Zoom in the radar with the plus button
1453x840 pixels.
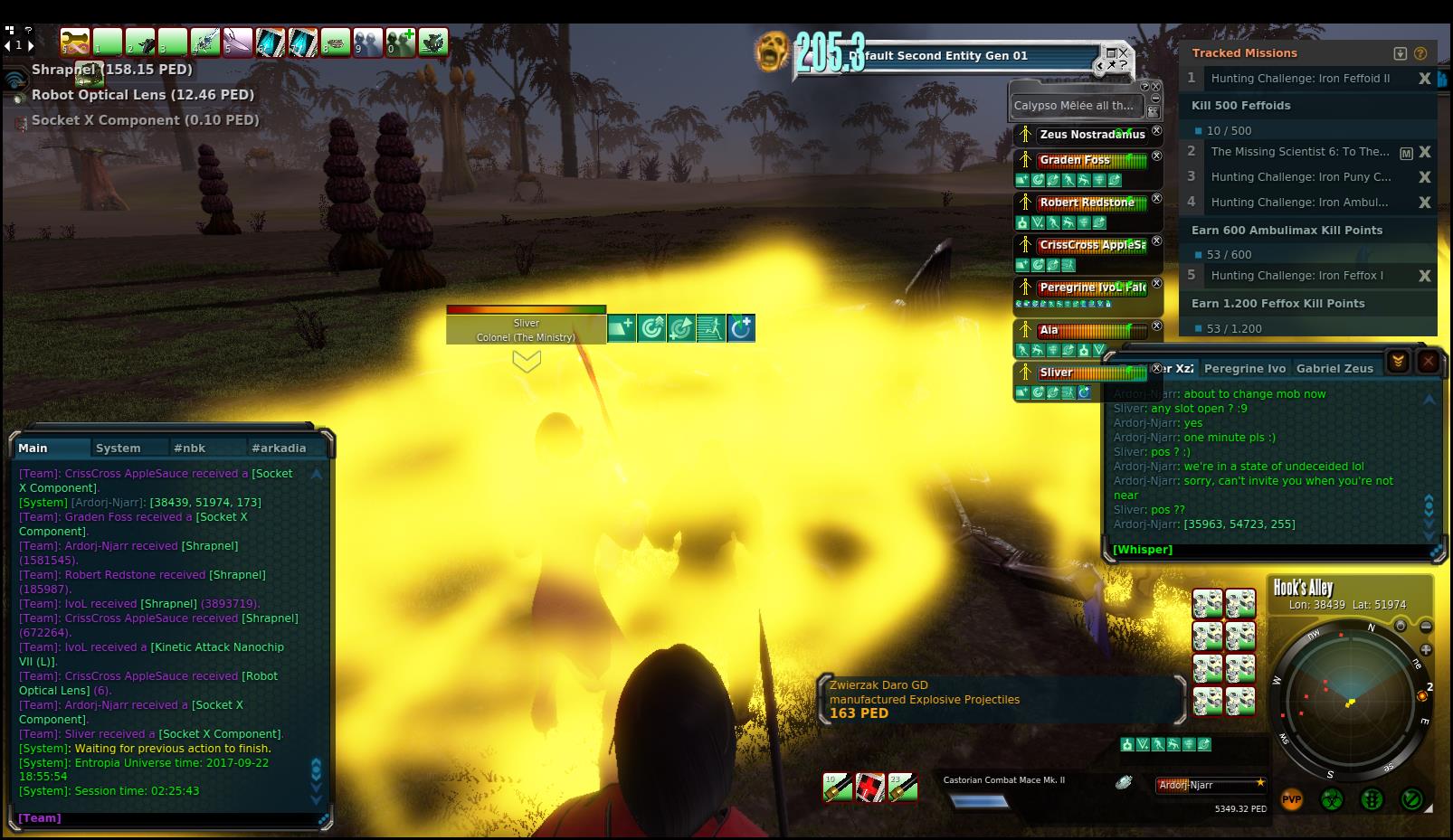click(x=1426, y=649)
